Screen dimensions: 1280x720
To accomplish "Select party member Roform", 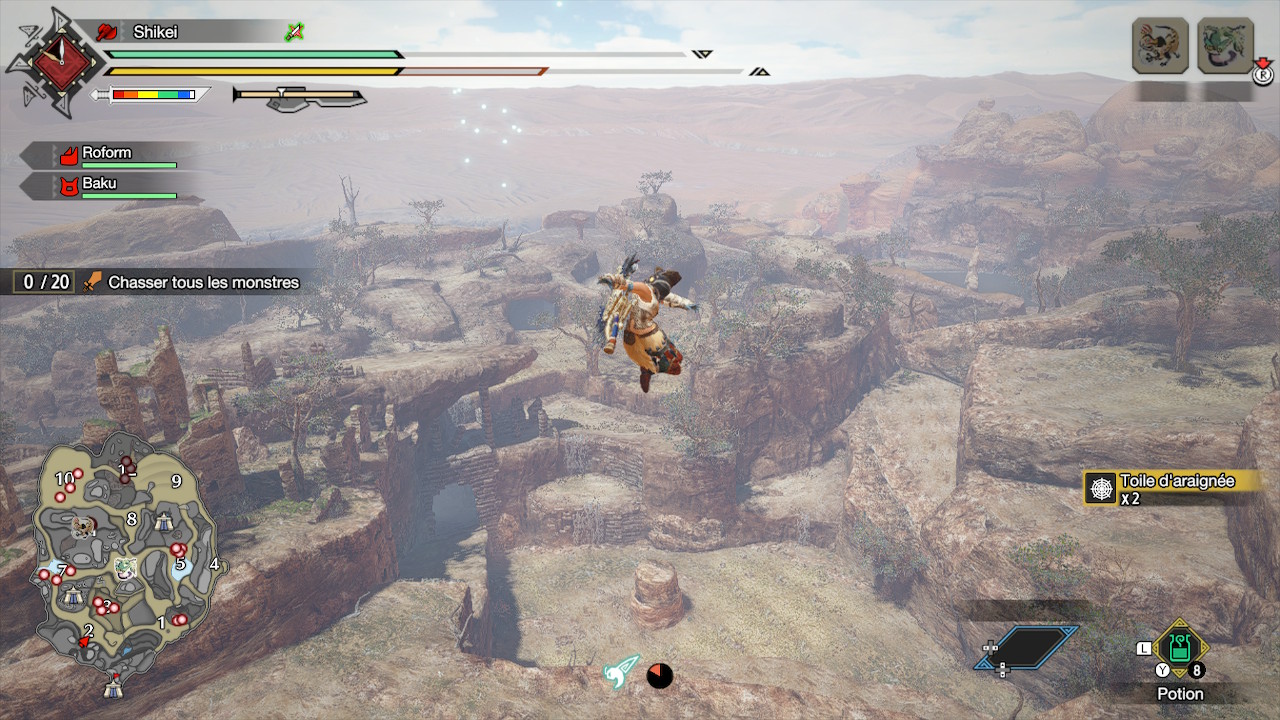I will click(107, 154).
